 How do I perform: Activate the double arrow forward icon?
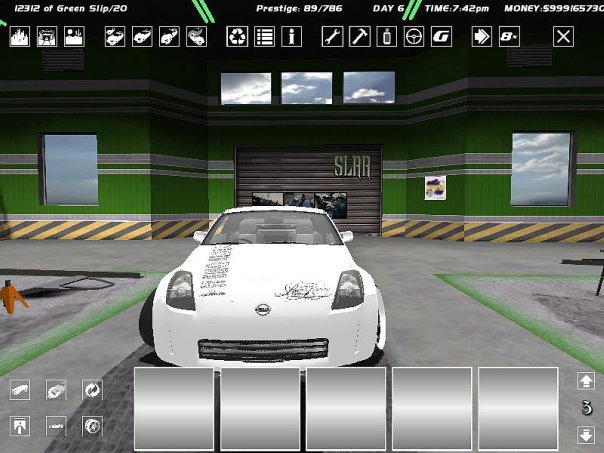point(482,37)
